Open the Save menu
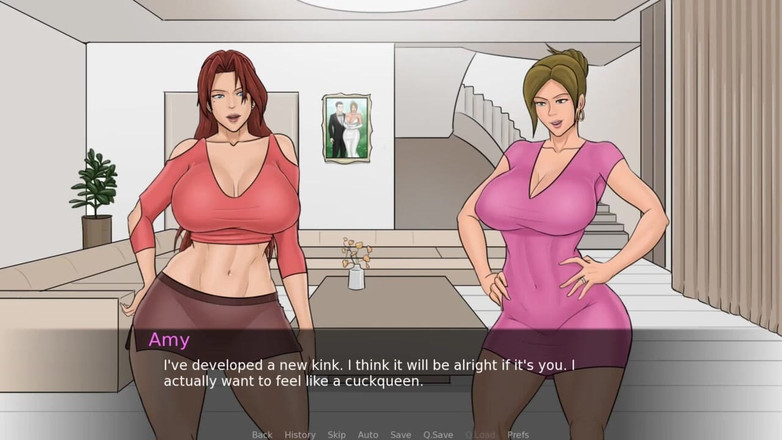Viewport: 782px width, 440px height. click(x=400, y=434)
